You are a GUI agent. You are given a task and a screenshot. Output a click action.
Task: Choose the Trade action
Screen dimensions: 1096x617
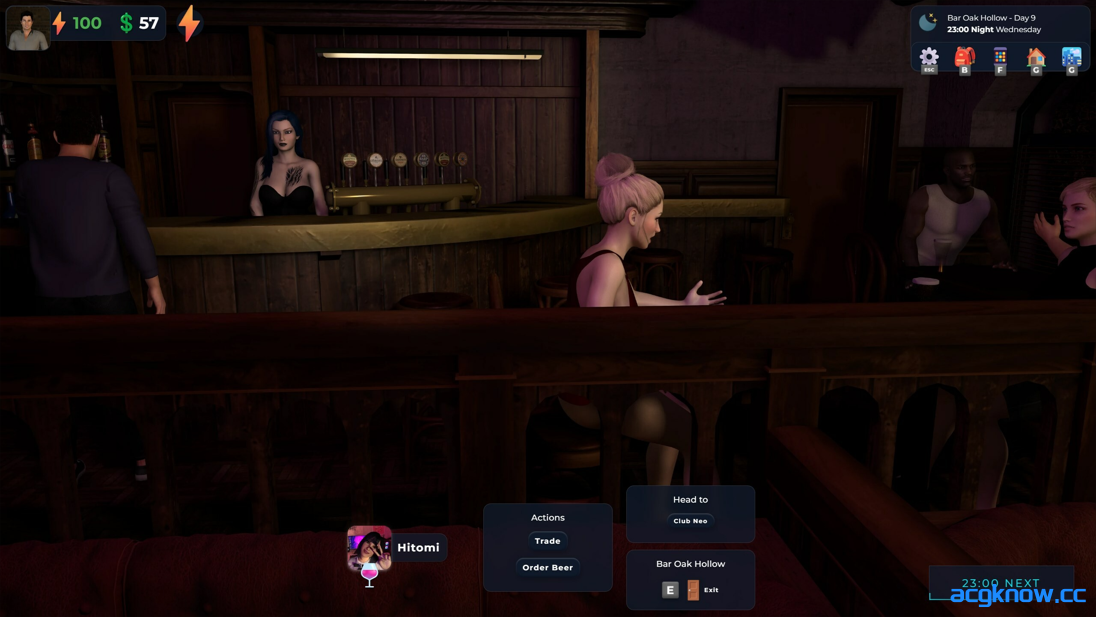pyautogui.click(x=547, y=541)
